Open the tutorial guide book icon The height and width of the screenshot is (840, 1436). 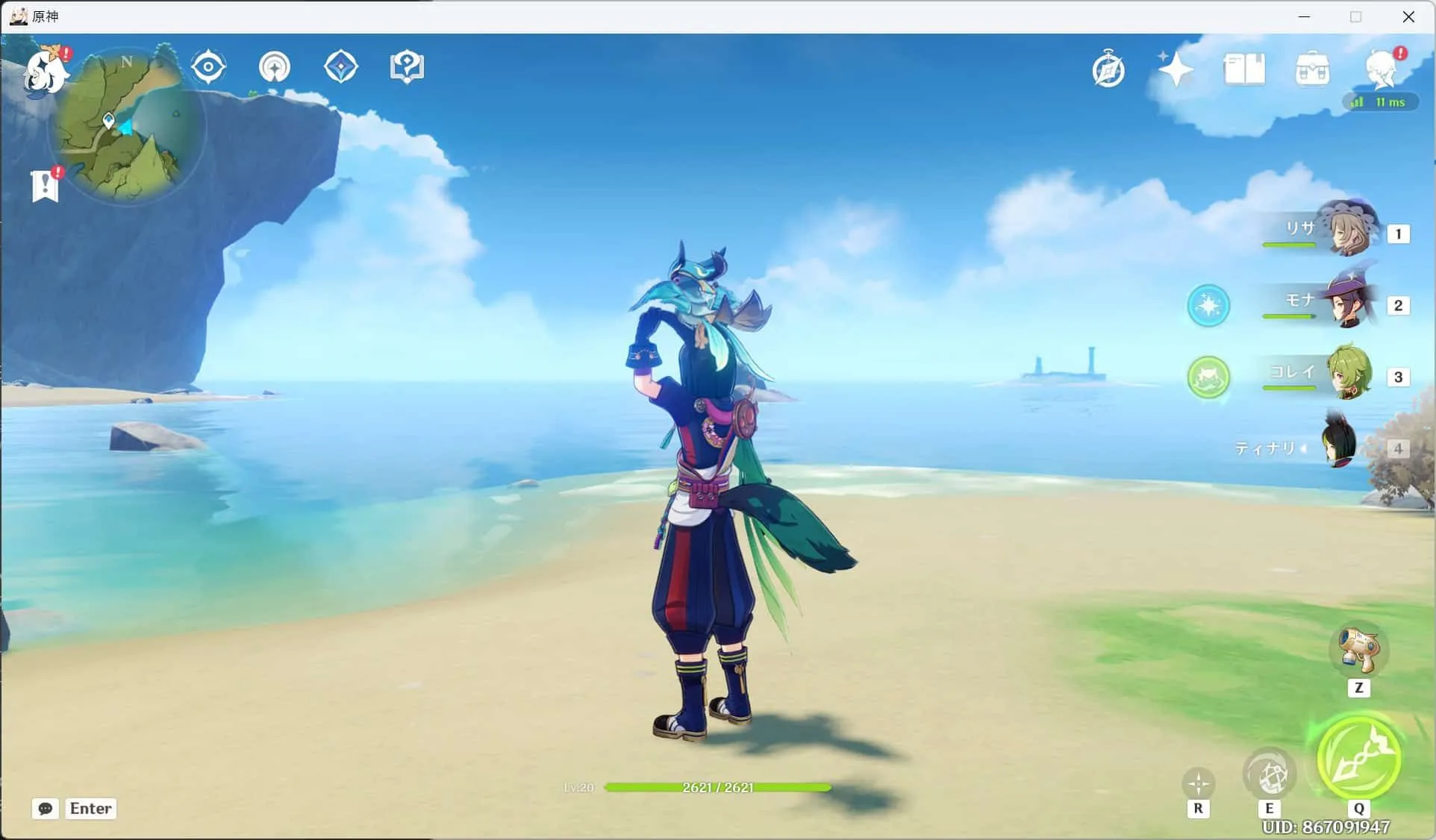406,66
